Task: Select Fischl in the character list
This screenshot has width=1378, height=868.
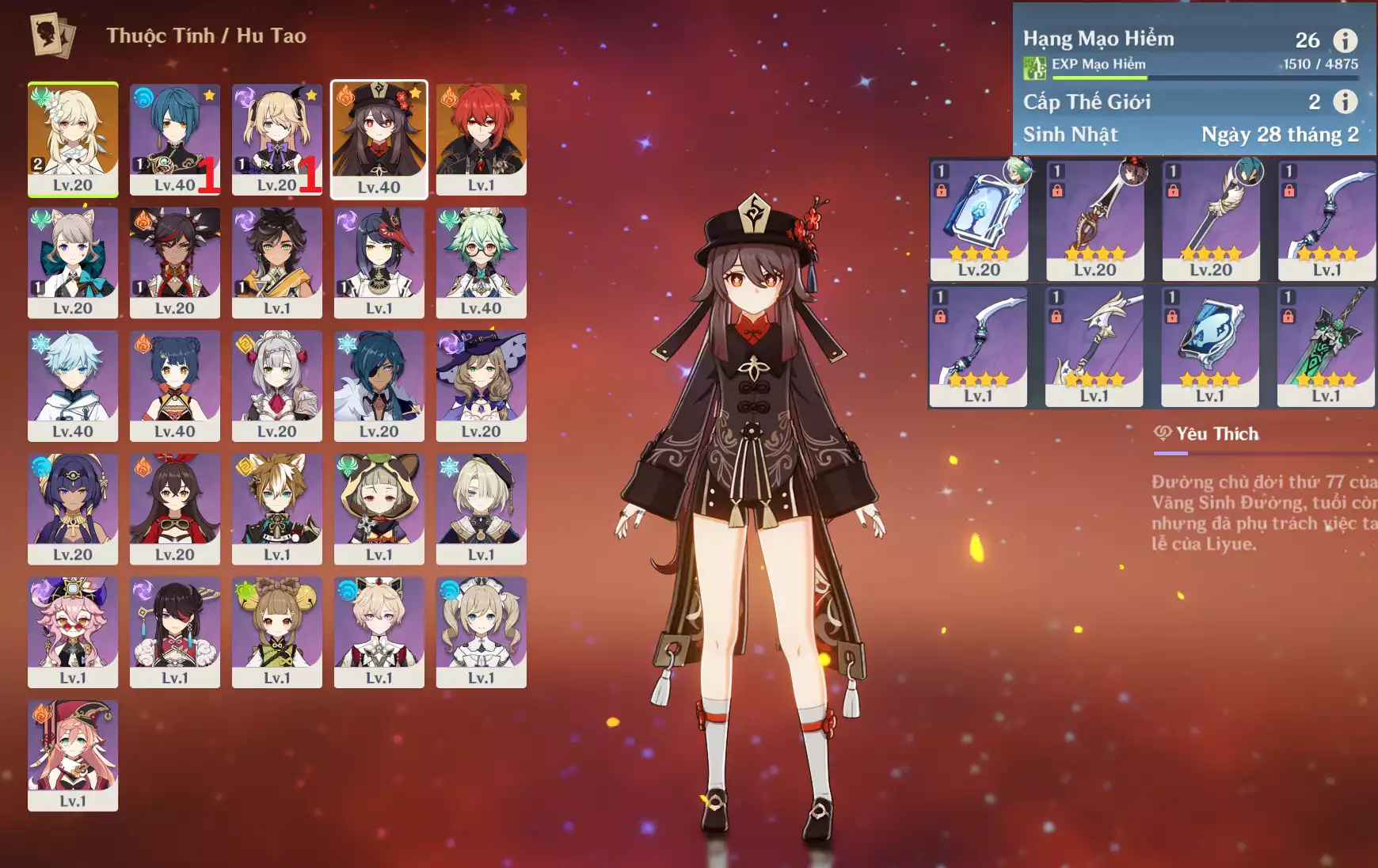Action: point(276,139)
